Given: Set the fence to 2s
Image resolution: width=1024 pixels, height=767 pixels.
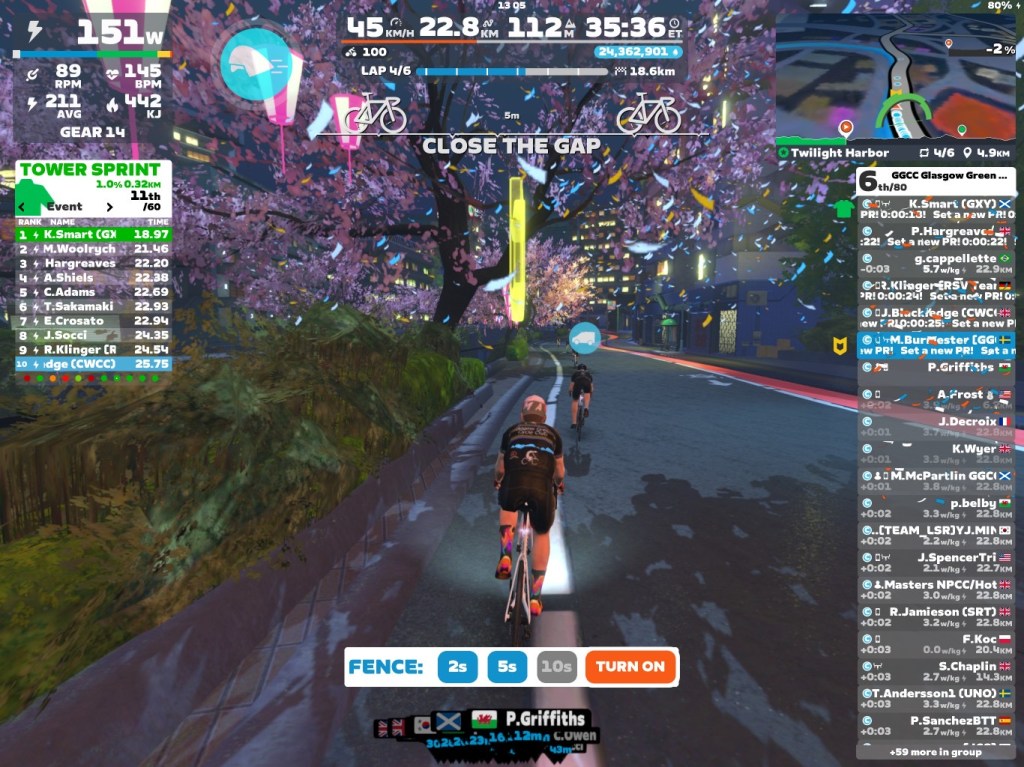Looking at the screenshot, I should [x=457, y=666].
